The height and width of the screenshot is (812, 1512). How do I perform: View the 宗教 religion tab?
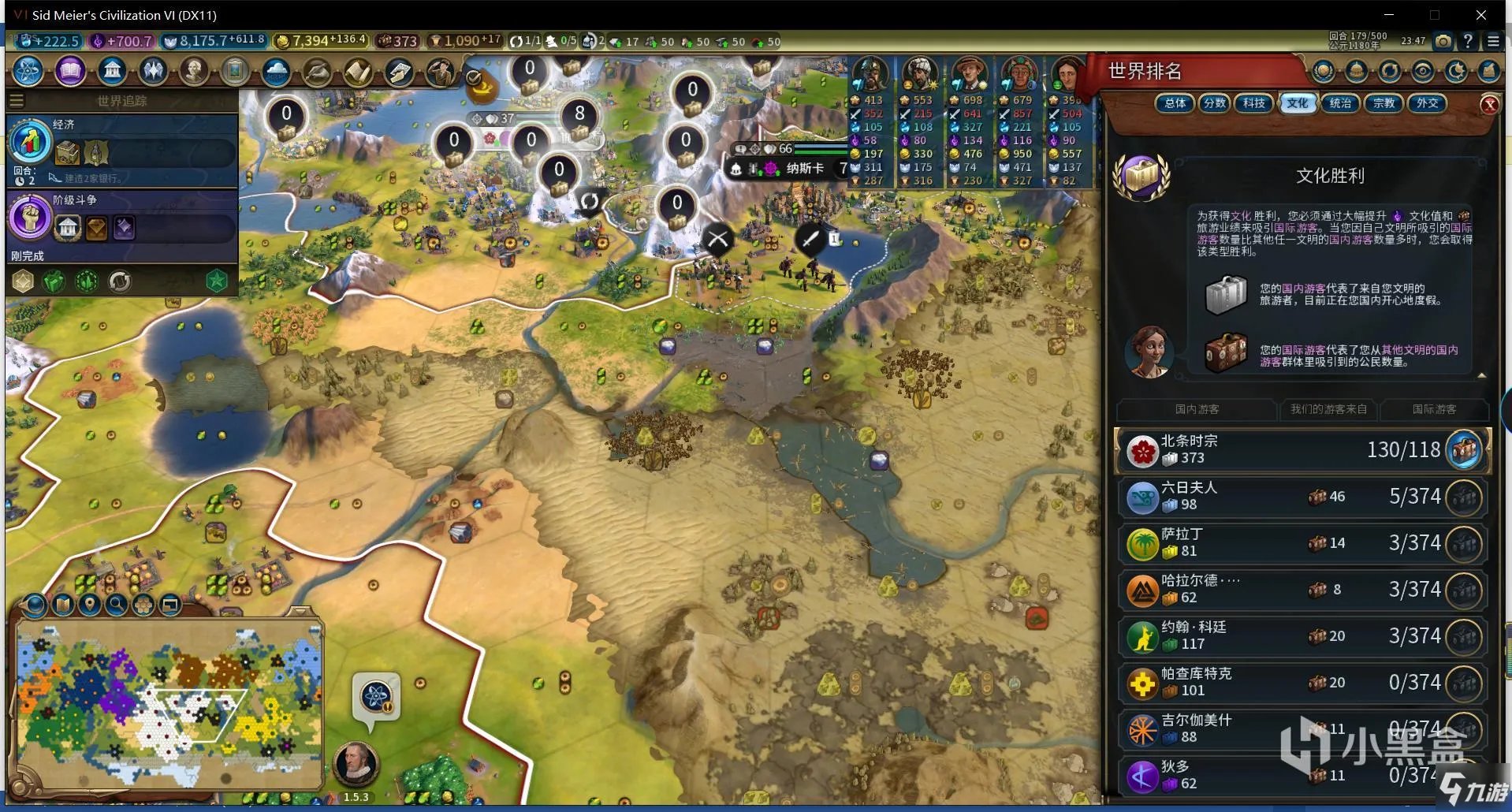[x=1384, y=103]
